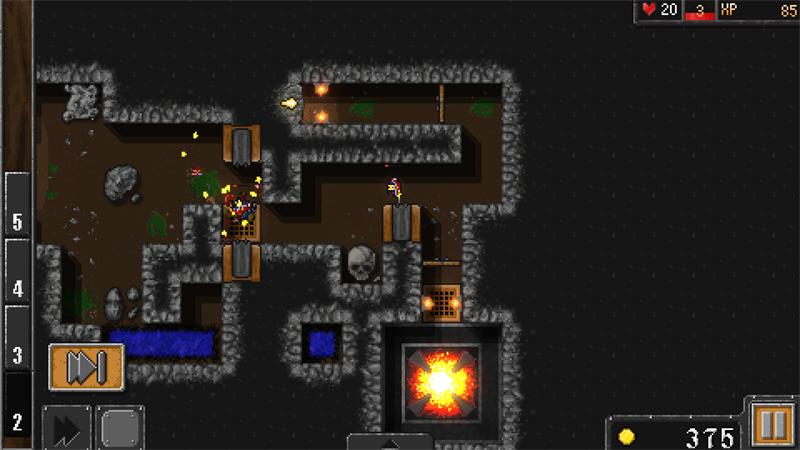
Task: Click the grey square panel button
Action: [122, 428]
